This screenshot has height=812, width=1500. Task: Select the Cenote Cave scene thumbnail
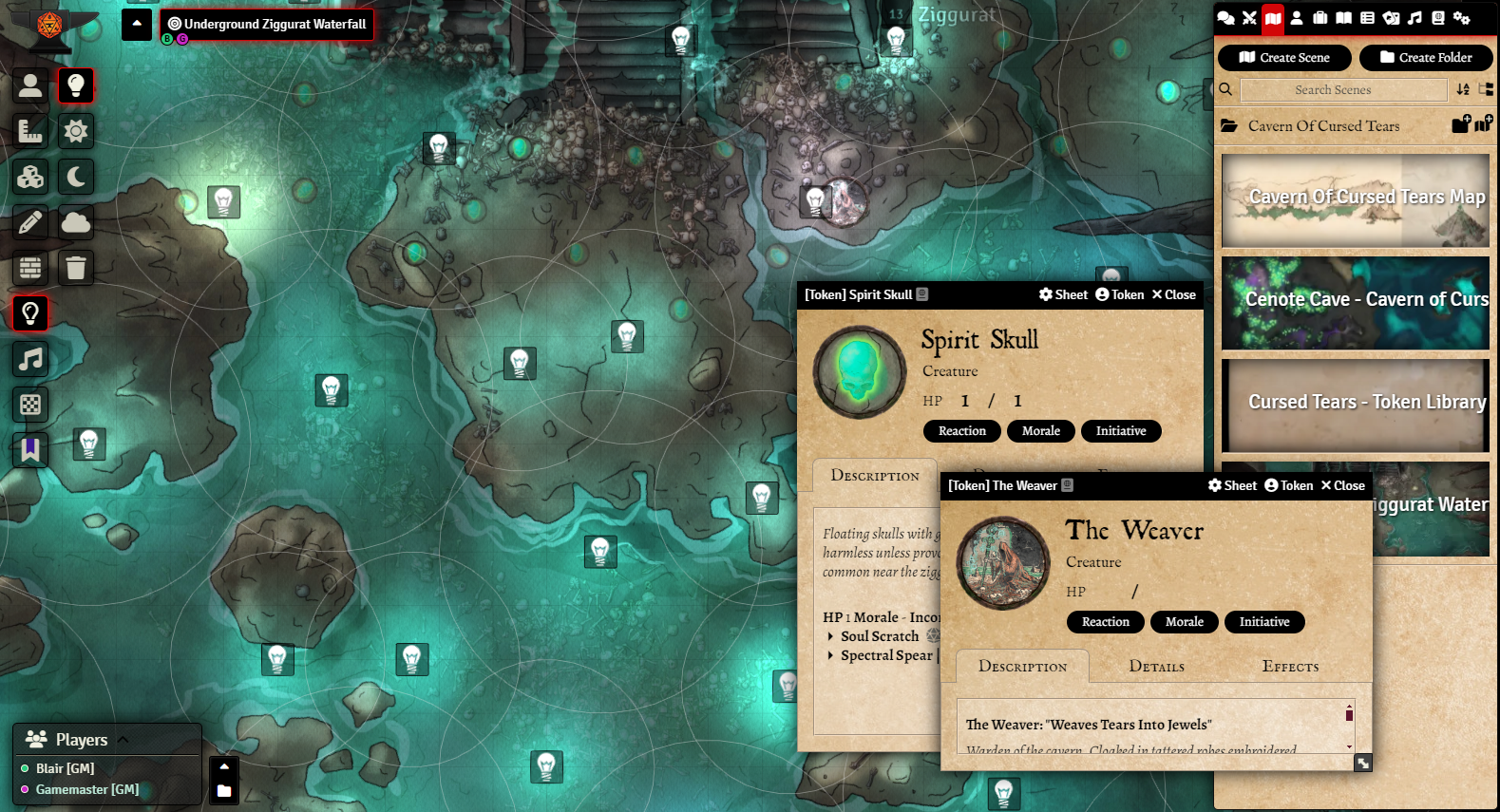[x=1356, y=303]
